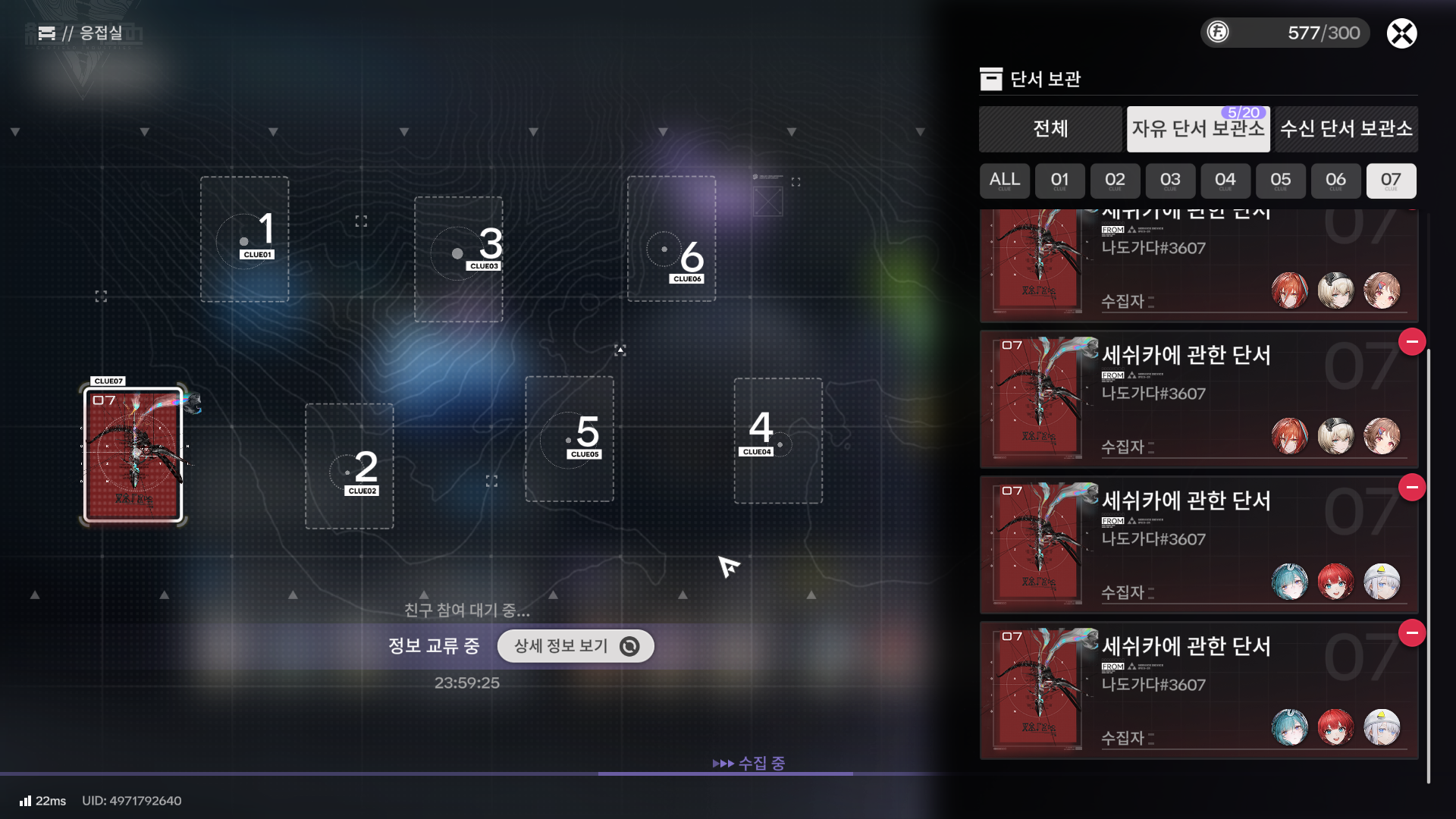Filter clues by number 06
This screenshot has width=1456, height=819.
[1336, 180]
